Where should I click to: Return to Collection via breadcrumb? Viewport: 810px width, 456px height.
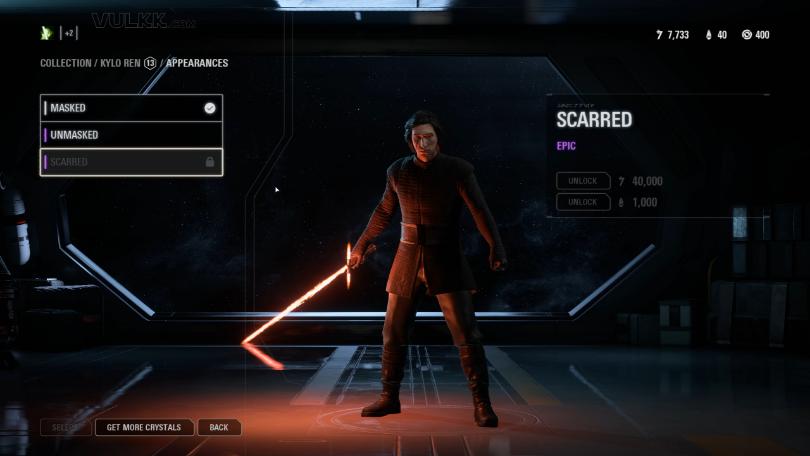click(x=65, y=63)
